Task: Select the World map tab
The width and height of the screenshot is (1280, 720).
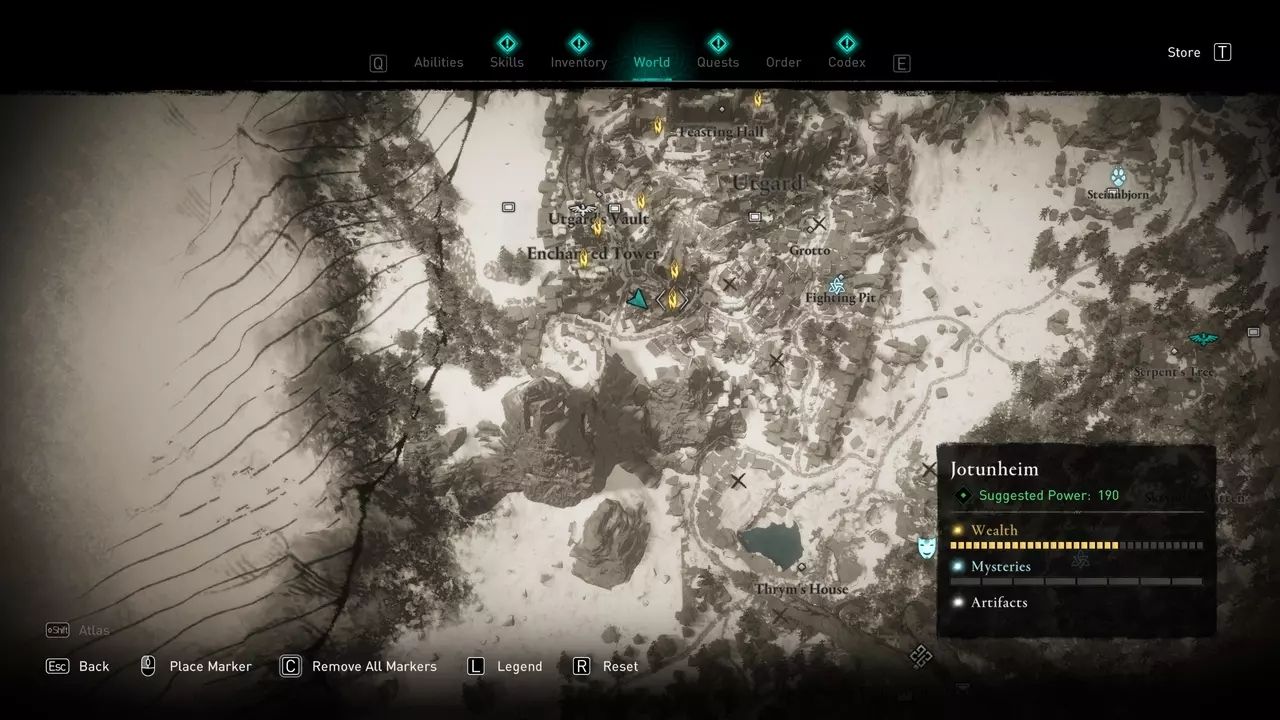Action: (x=651, y=62)
